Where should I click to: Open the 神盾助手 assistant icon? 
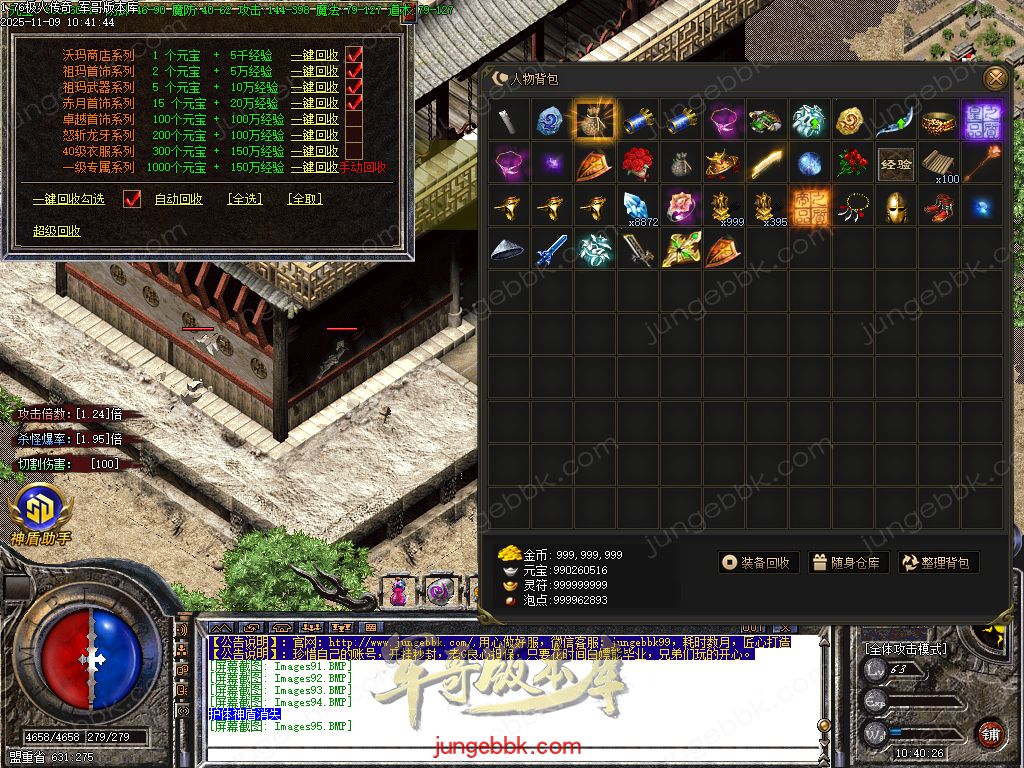(38, 512)
